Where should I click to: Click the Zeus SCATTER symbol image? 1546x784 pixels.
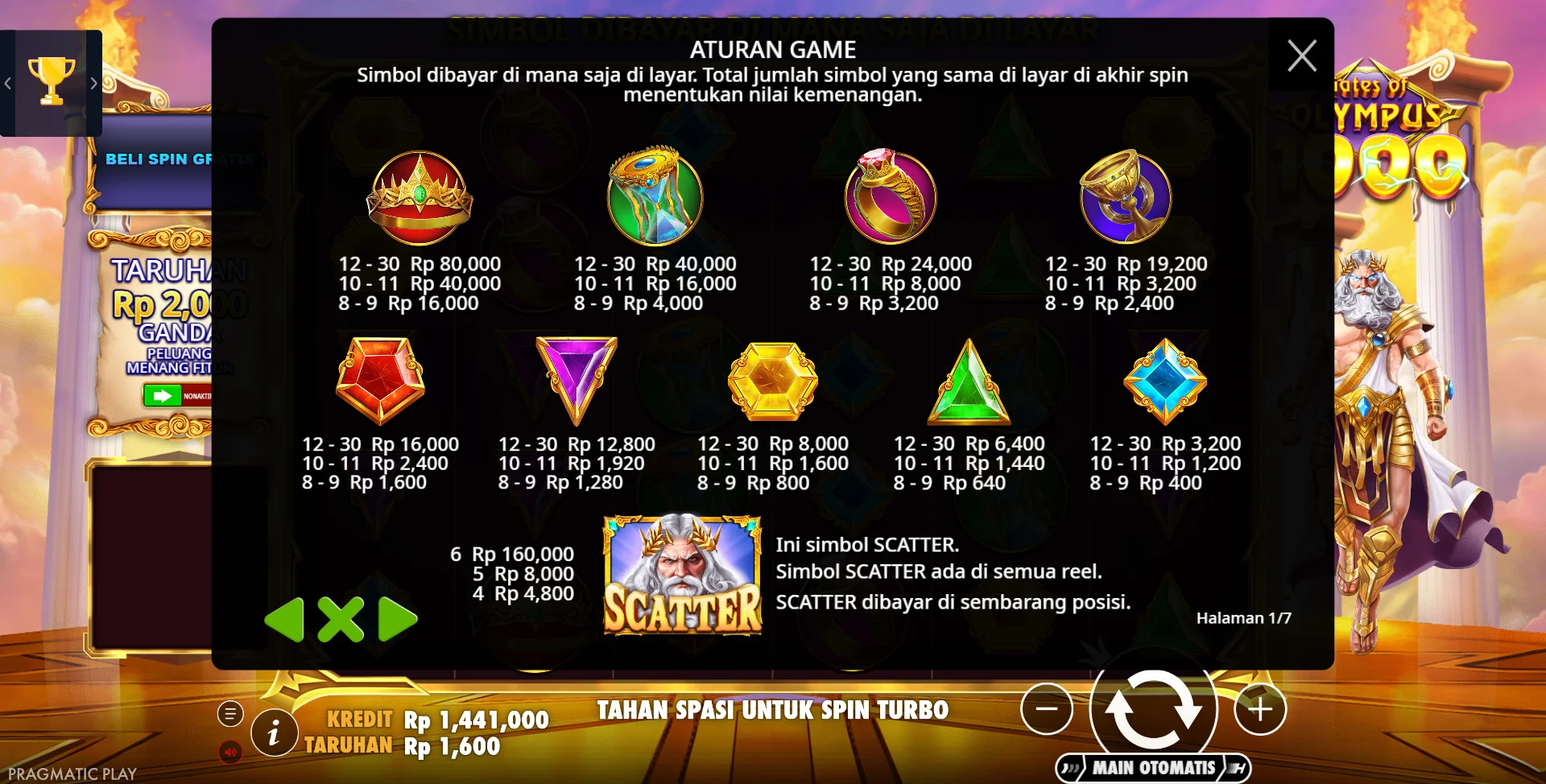click(x=682, y=576)
